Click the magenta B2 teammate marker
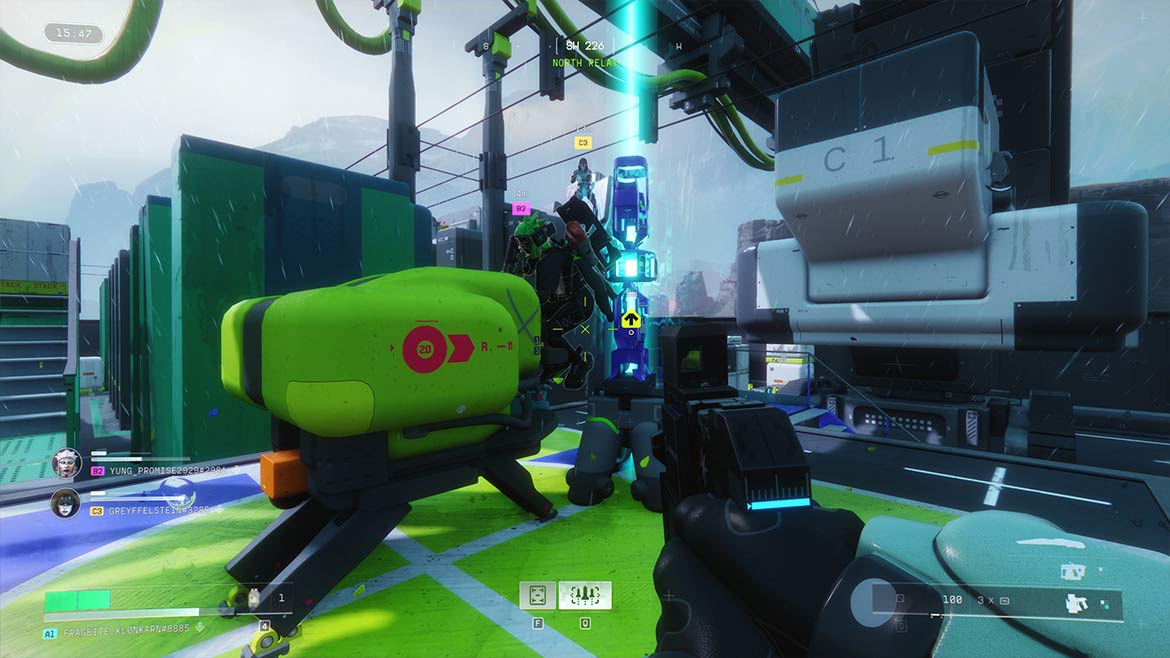This screenshot has width=1170, height=658. tap(521, 209)
